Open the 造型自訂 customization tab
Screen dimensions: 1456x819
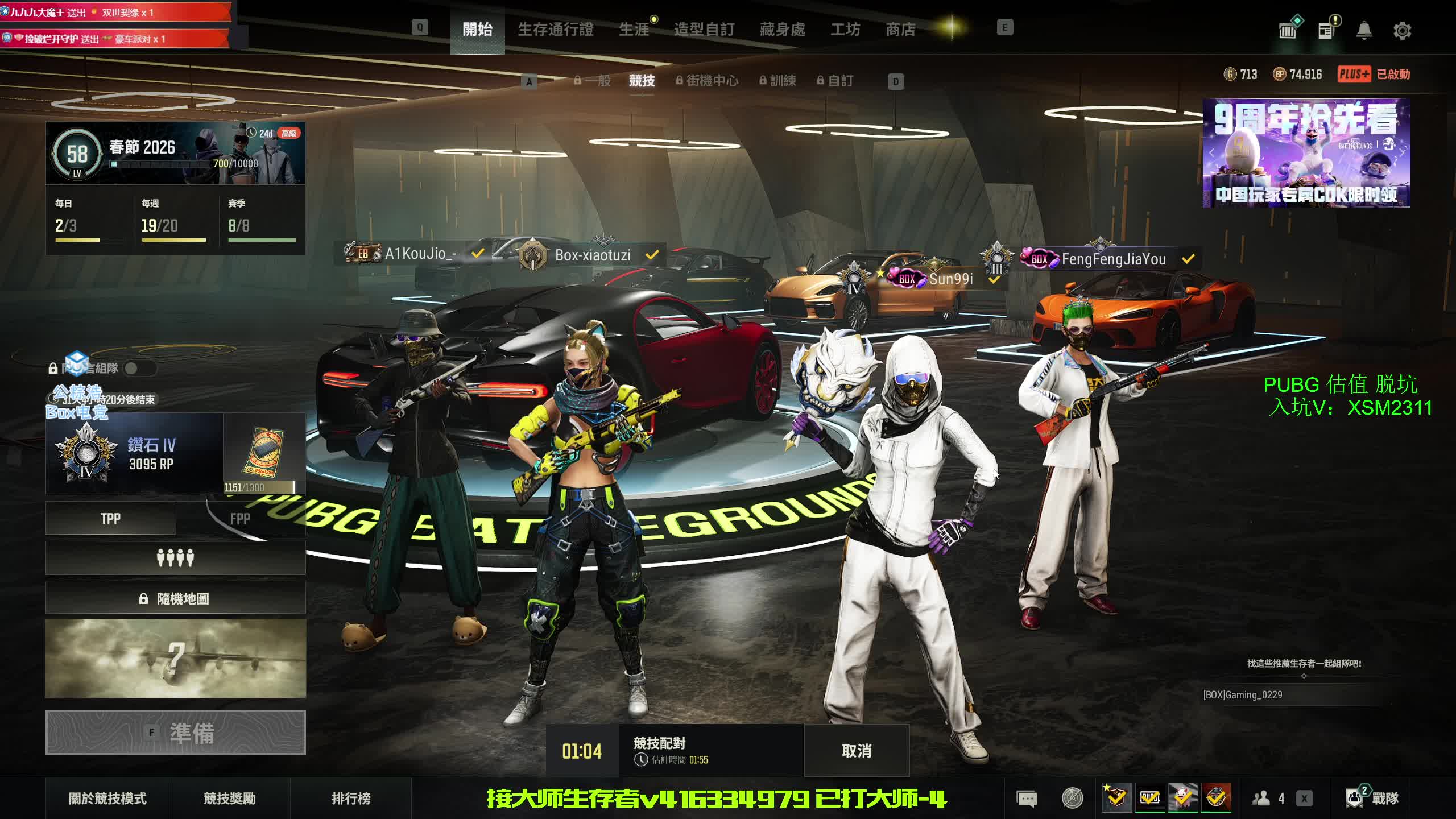[x=704, y=30]
